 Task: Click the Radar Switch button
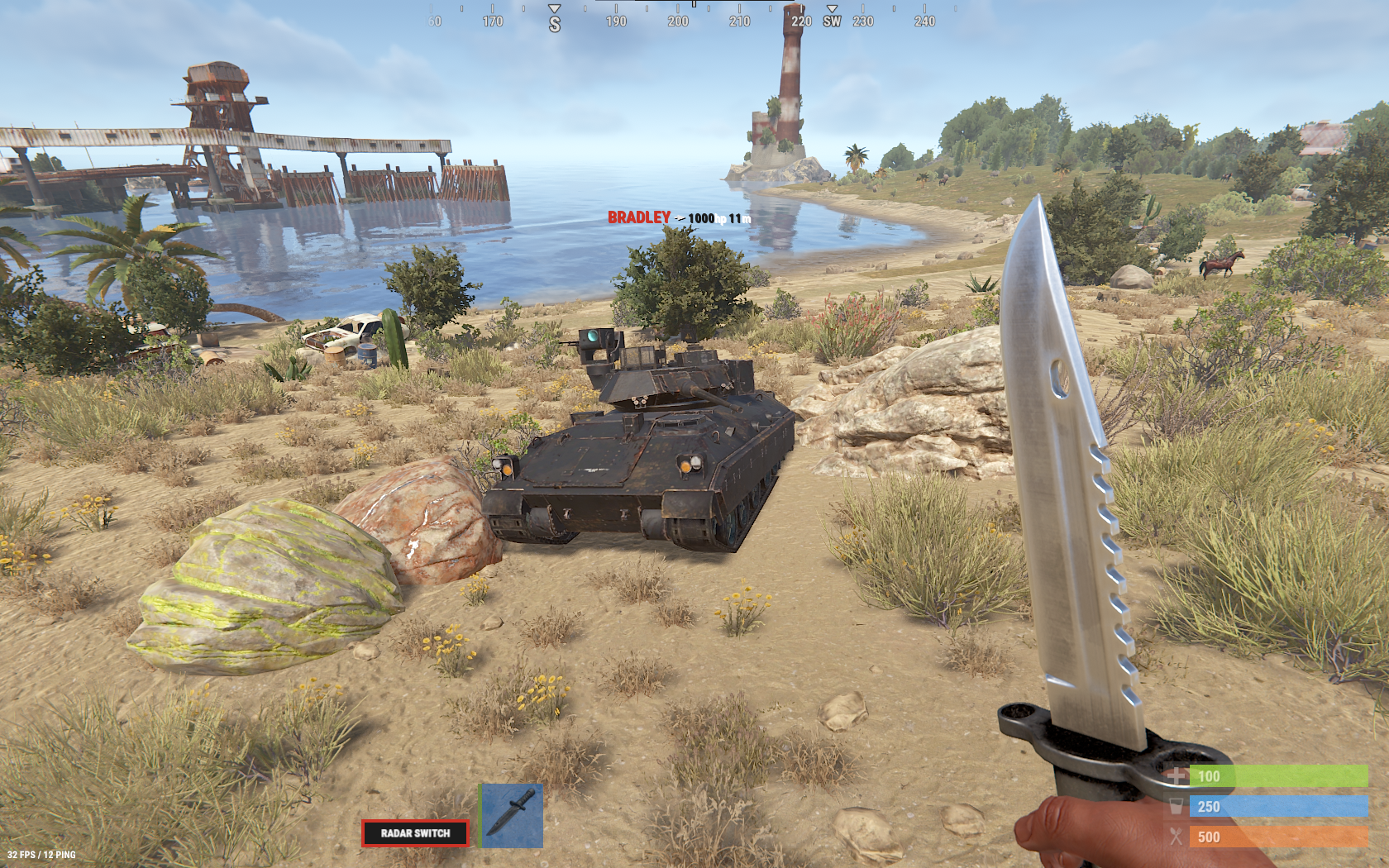click(x=415, y=833)
